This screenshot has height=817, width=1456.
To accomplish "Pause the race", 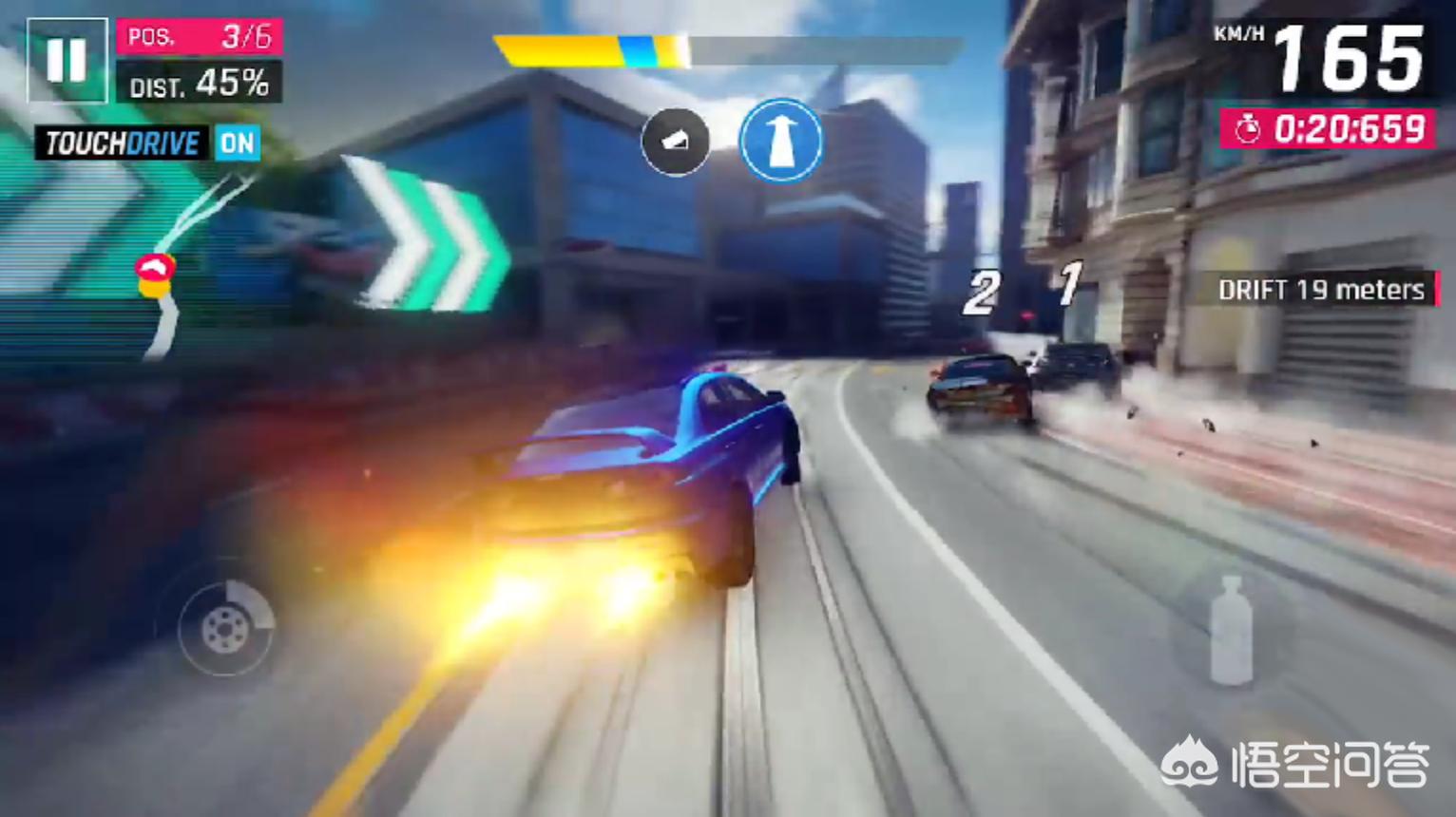I will 67,60.
